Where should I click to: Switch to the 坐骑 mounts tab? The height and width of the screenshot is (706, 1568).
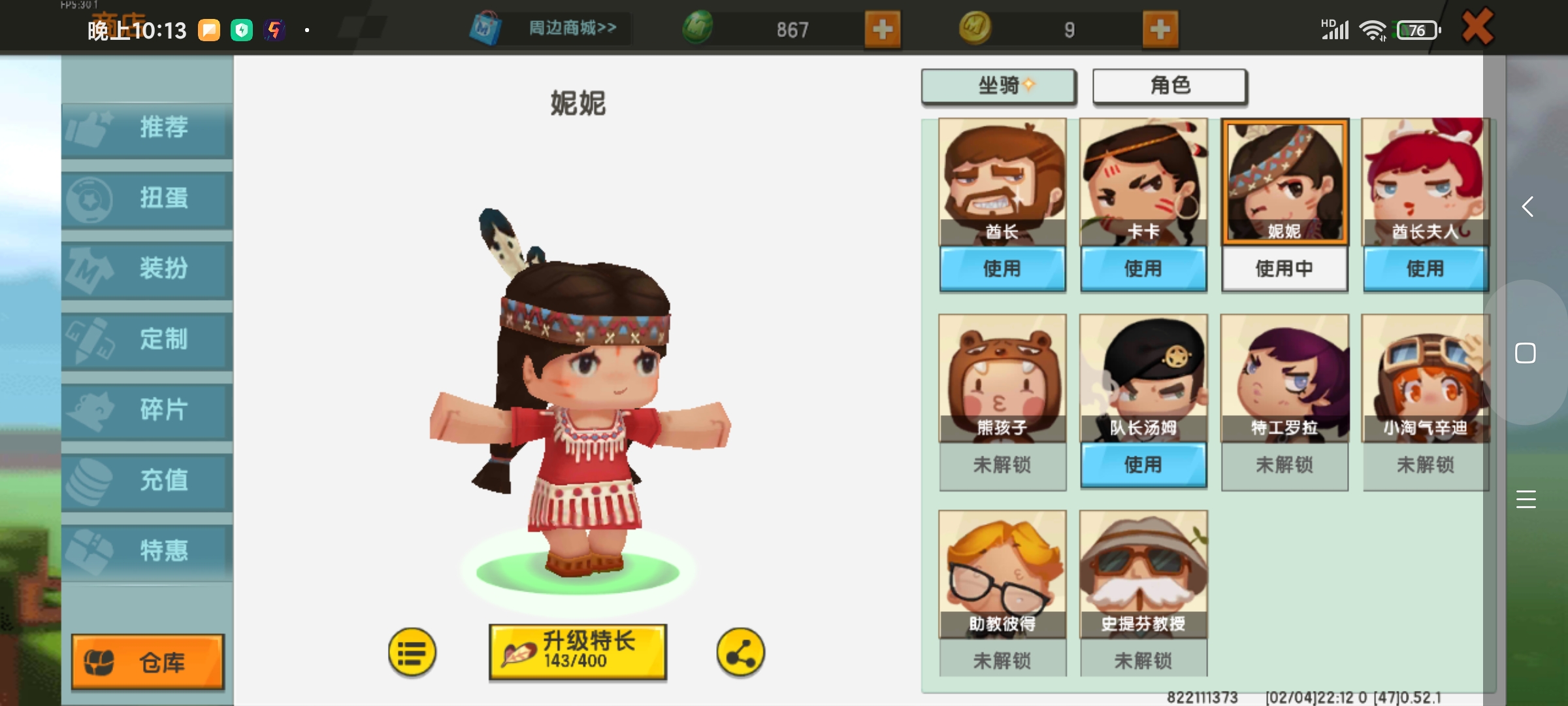pyautogui.click(x=998, y=86)
